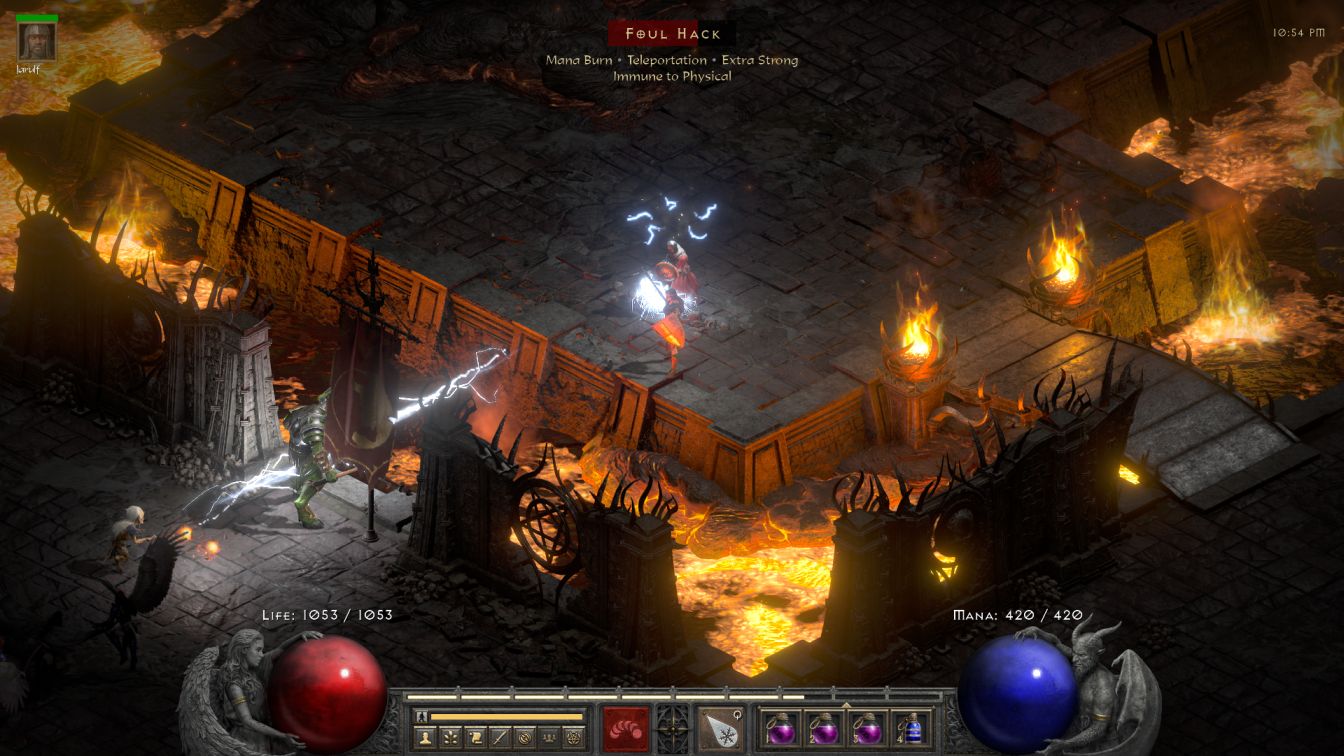Select the mercenary portrait
Viewport: 1344px width, 756px height.
pos(37,41)
